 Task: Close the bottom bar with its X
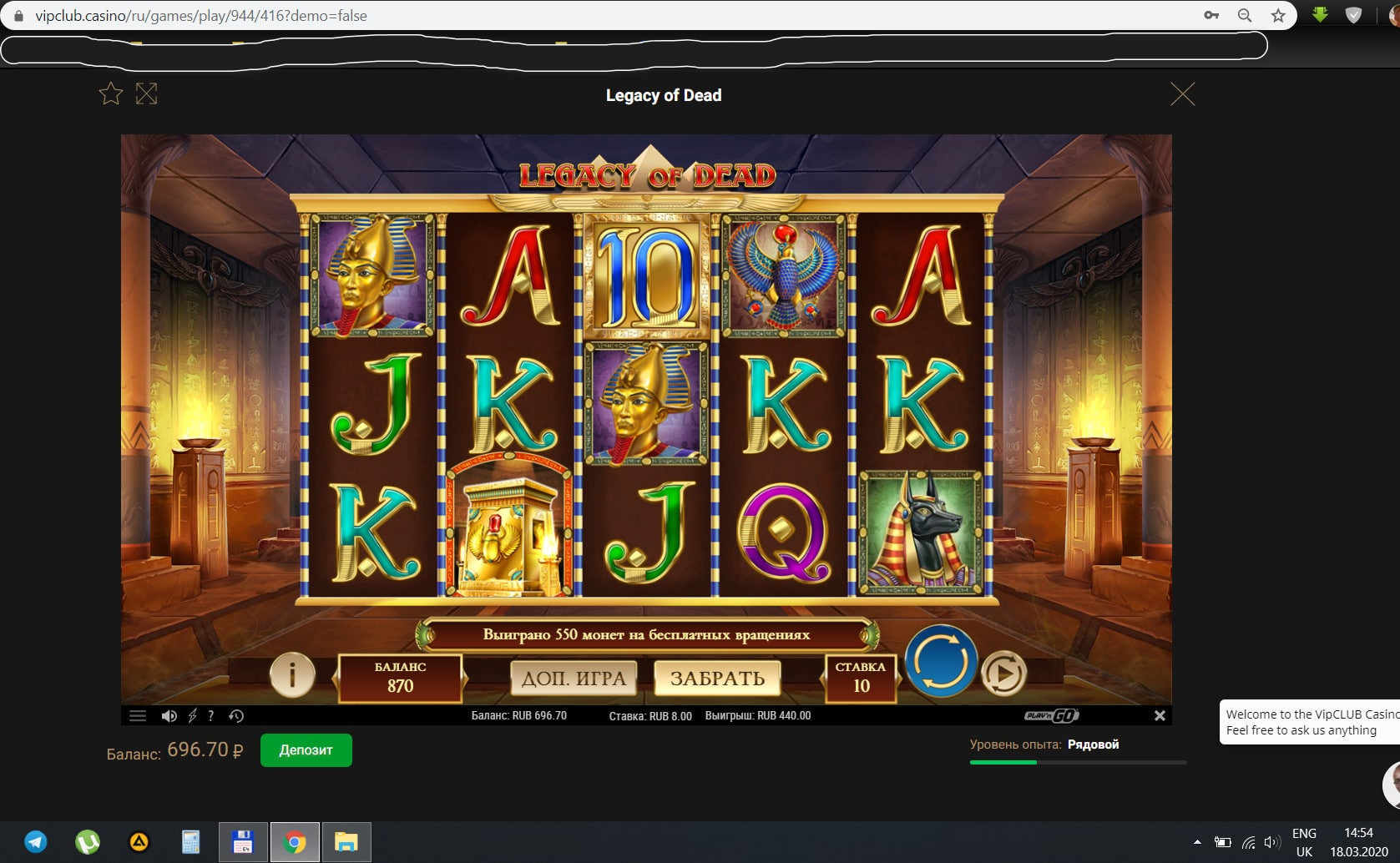1160,715
